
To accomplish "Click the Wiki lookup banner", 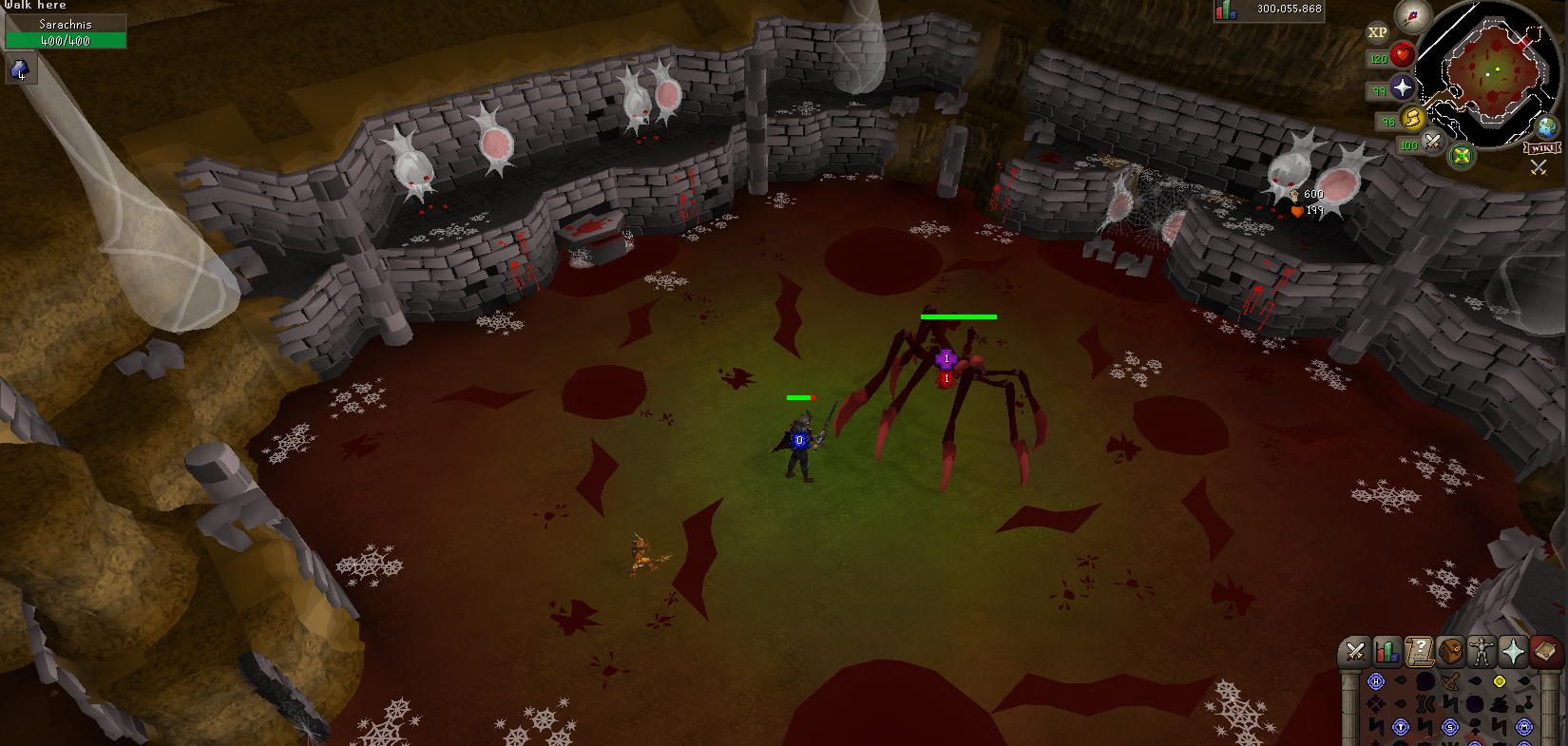I will (1541, 148).
